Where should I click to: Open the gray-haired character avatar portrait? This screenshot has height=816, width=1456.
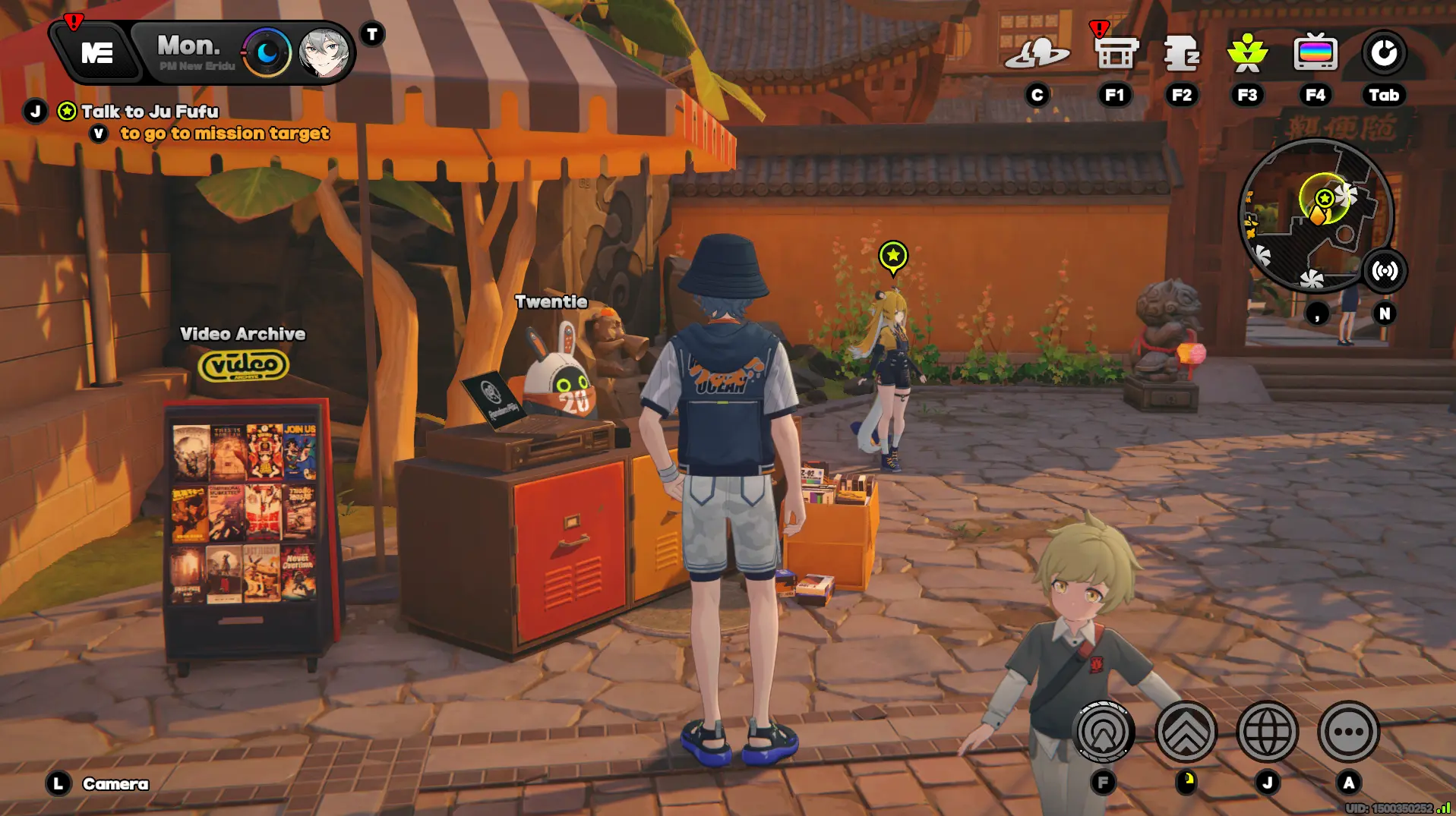click(x=324, y=53)
